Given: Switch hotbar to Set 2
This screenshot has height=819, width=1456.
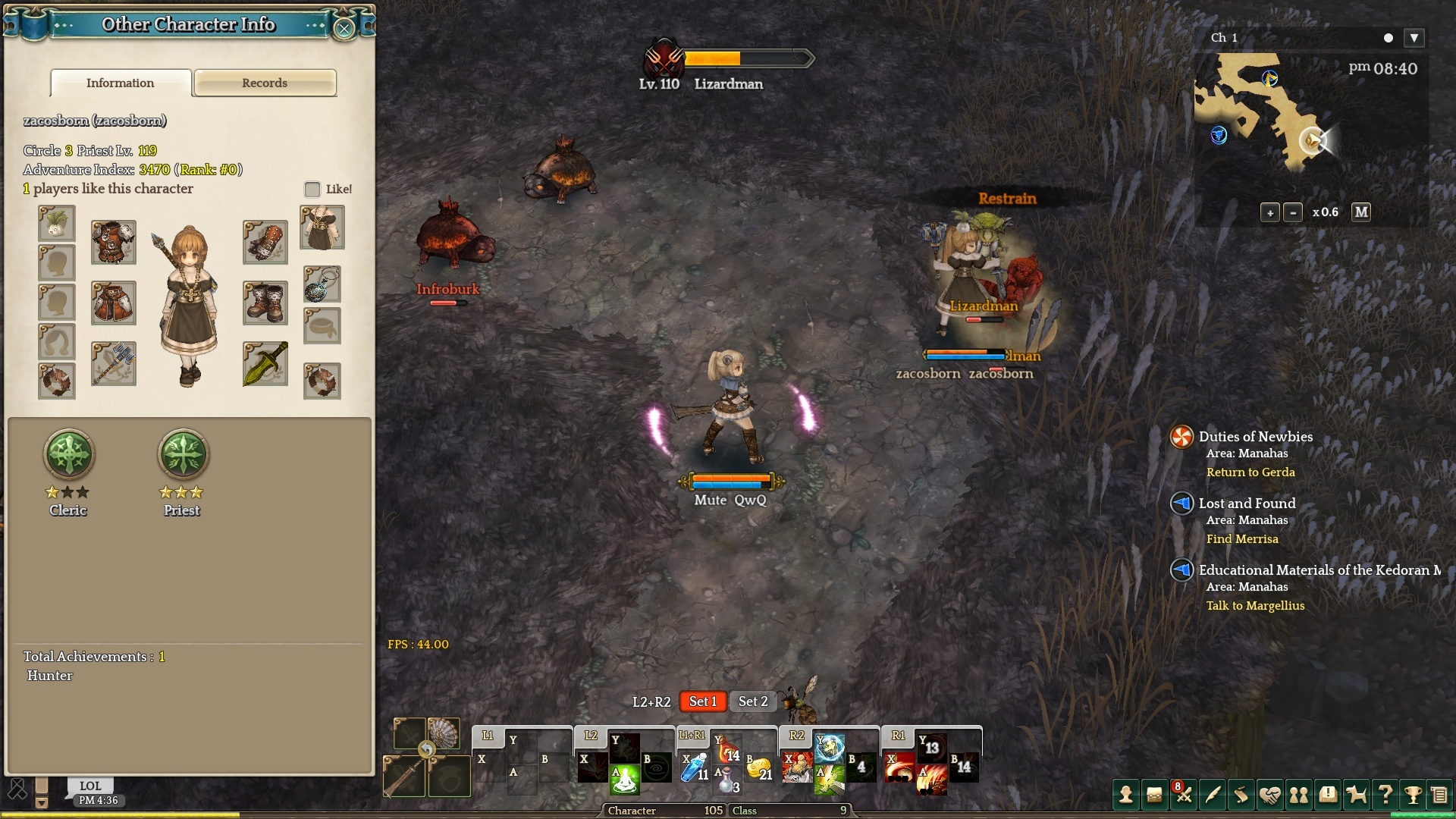Looking at the screenshot, I should 753,701.
